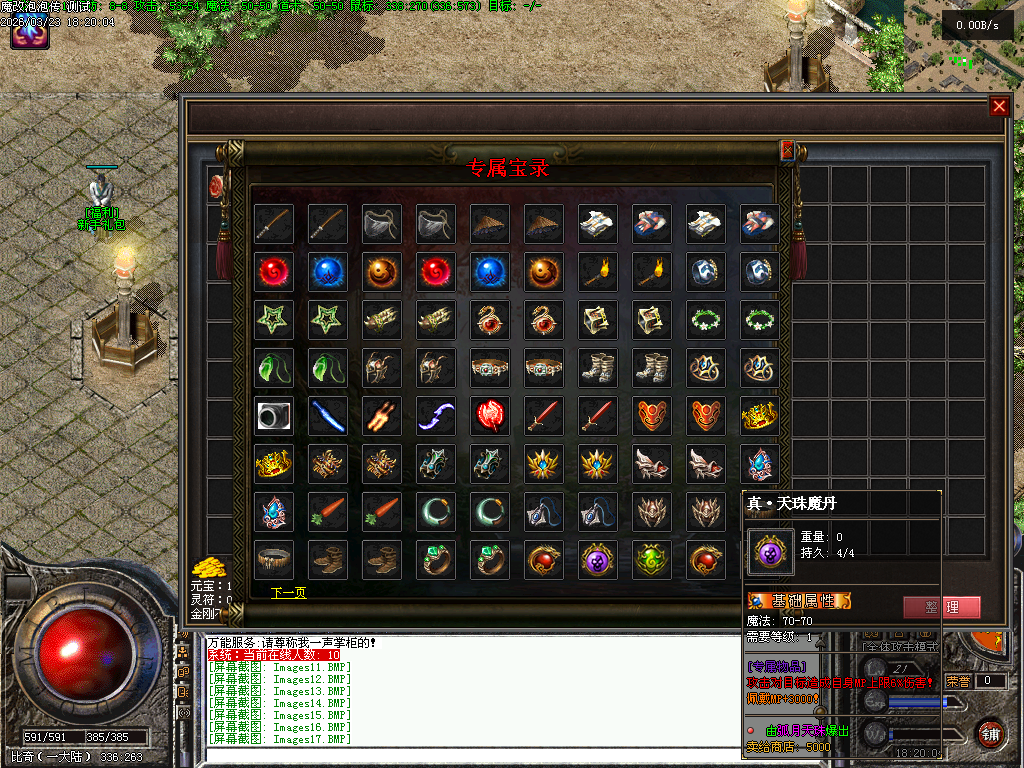Screen dimensions: 1024x768
Task: Select the green orb amulet item
Action: click(x=652, y=560)
